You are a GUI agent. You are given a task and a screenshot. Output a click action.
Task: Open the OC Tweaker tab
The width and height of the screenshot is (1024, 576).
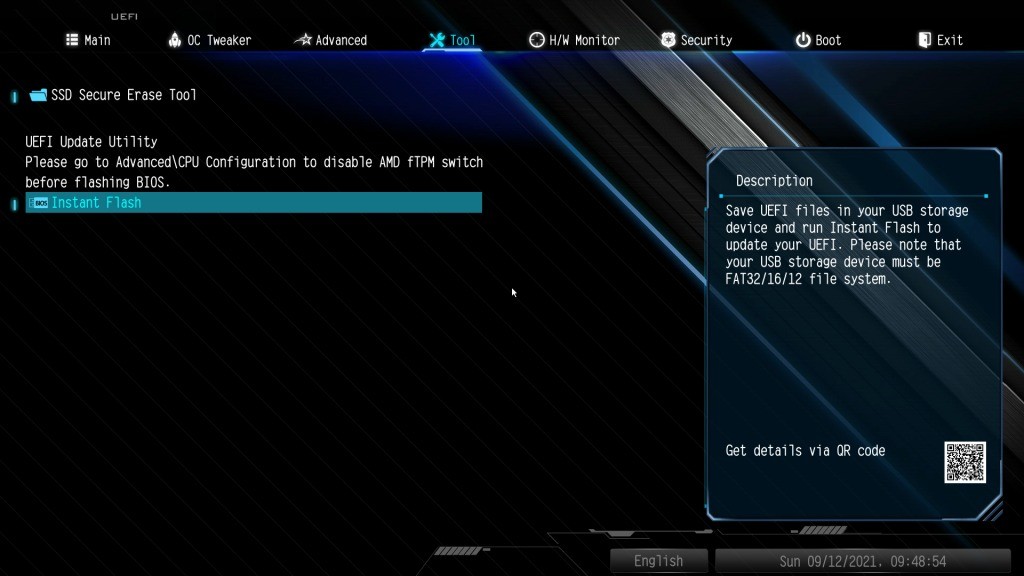click(210, 40)
